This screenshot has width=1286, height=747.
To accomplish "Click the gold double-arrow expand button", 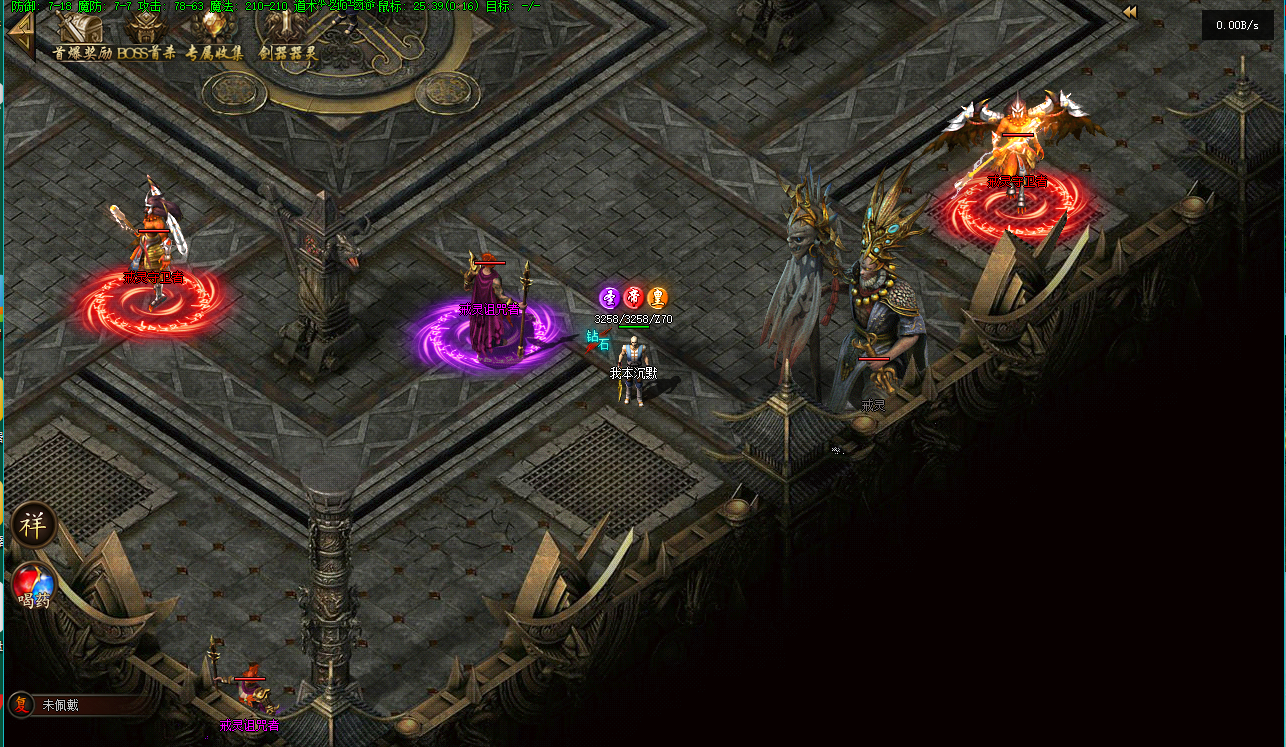I will pos(1130,12).
